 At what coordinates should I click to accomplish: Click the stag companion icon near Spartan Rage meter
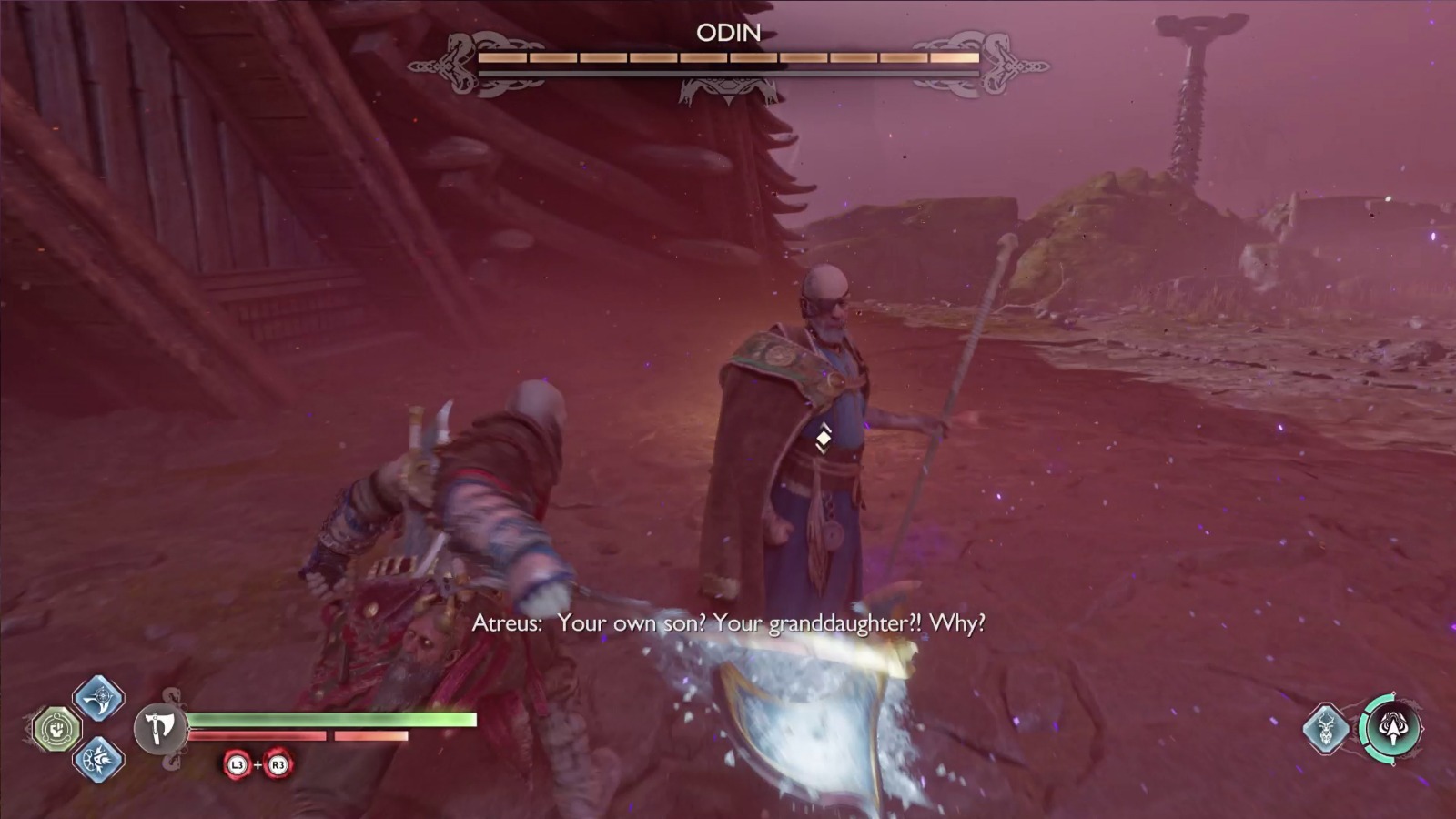tap(1328, 727)
